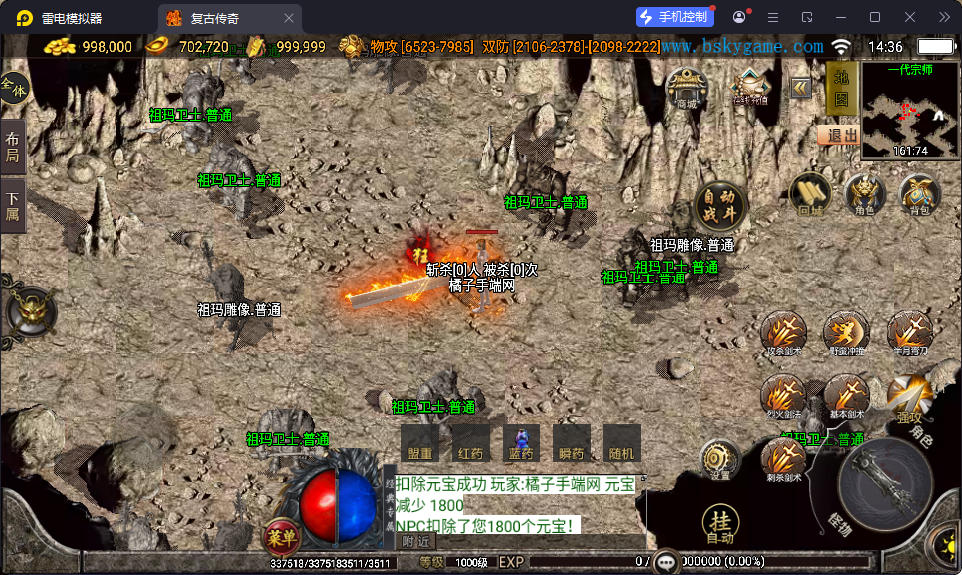Viewport: 962px width, 575px height.
Task: Activate the 半月弯刀 skill
Action: click(909, 332)
